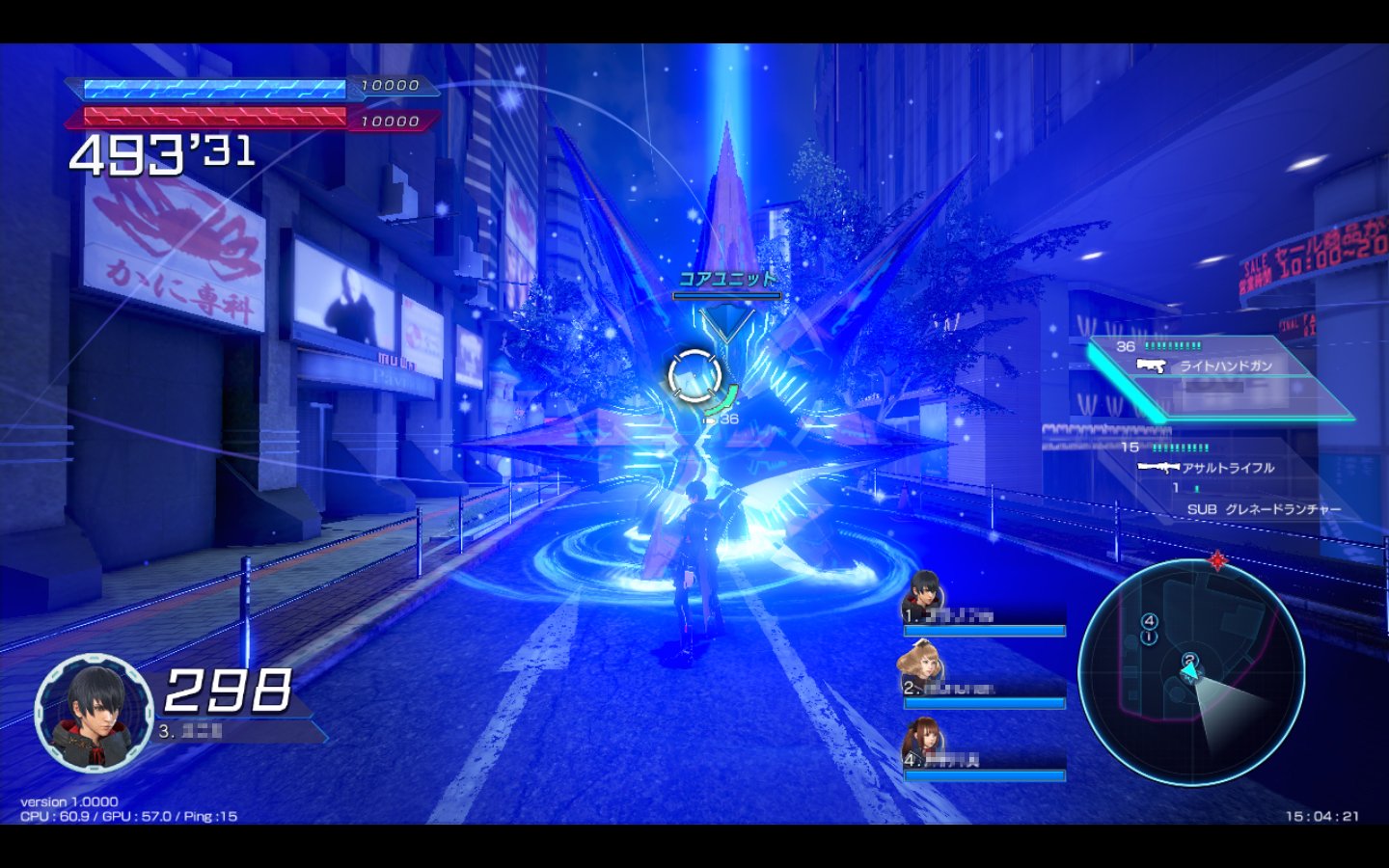Select party member 4 brown-haired portrait

tap(921, 742)
